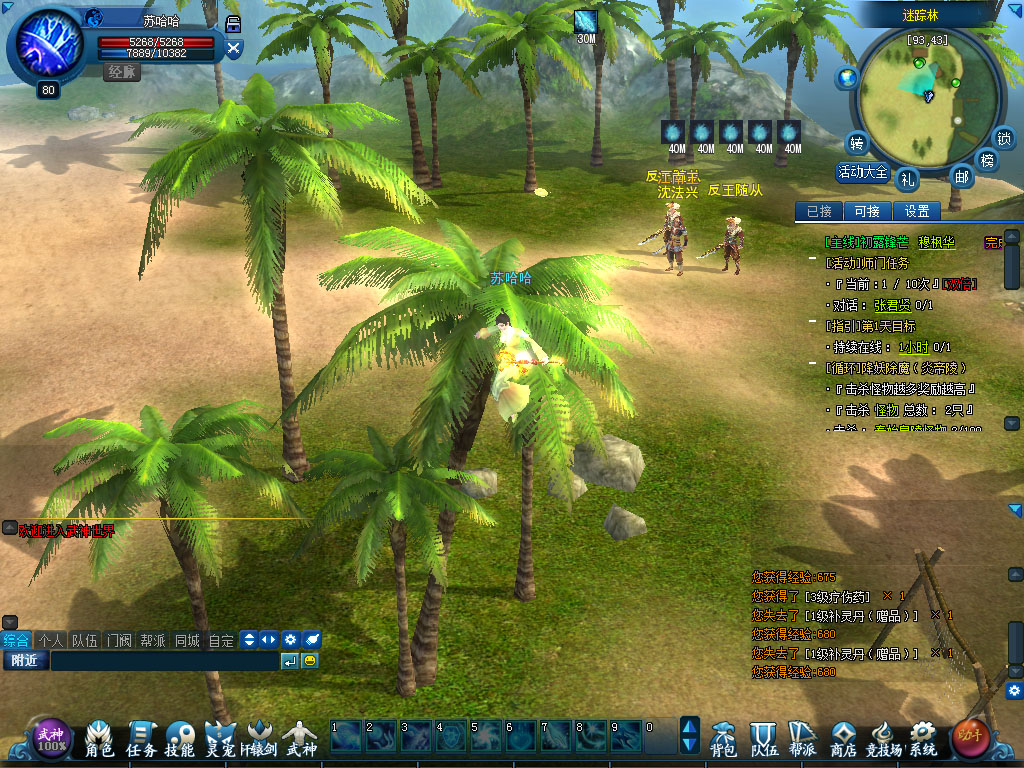The image size is (1024, 768).
Task: Click the 活动大全 events button
Action: tap(862, 172)
